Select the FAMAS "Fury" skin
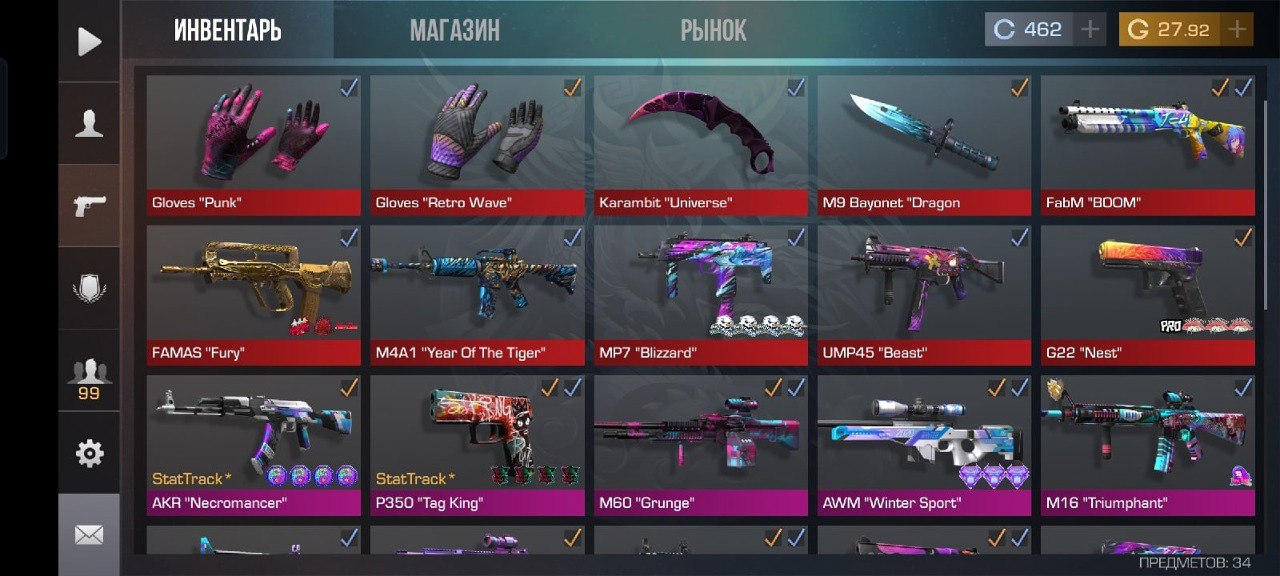Screen dimensions: 1280x576 pos(253,290)
